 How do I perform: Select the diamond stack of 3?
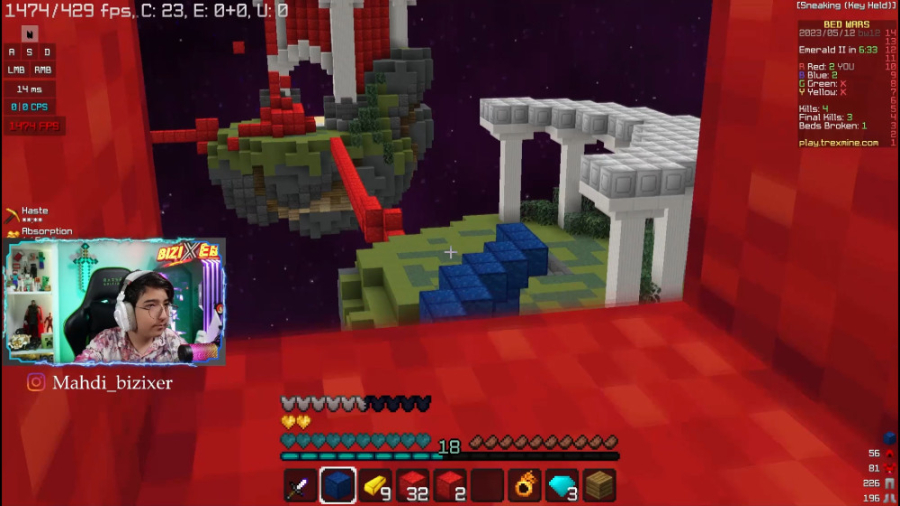pos(563,486)
